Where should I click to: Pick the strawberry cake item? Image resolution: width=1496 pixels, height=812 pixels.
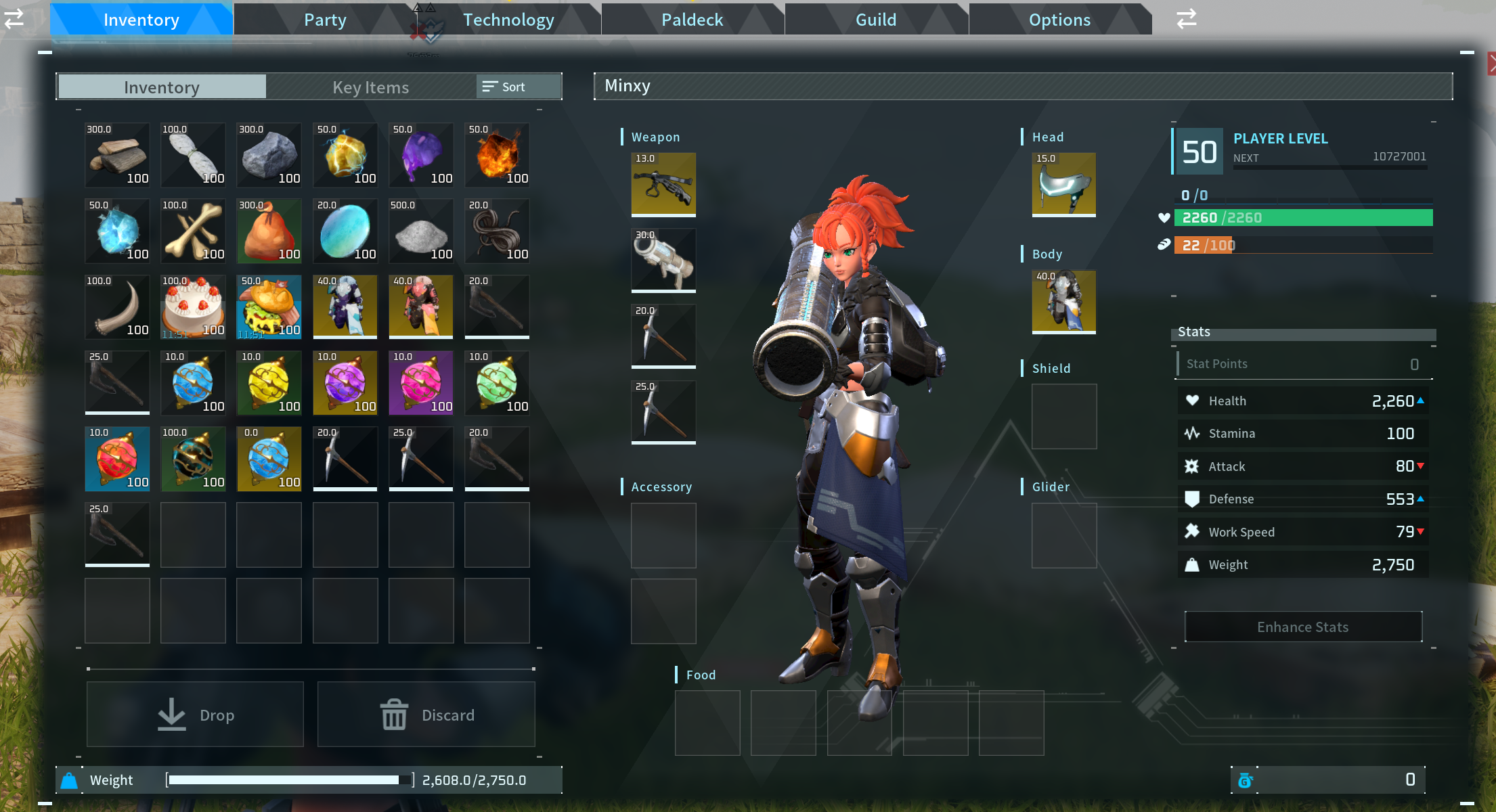pos(193,307)
